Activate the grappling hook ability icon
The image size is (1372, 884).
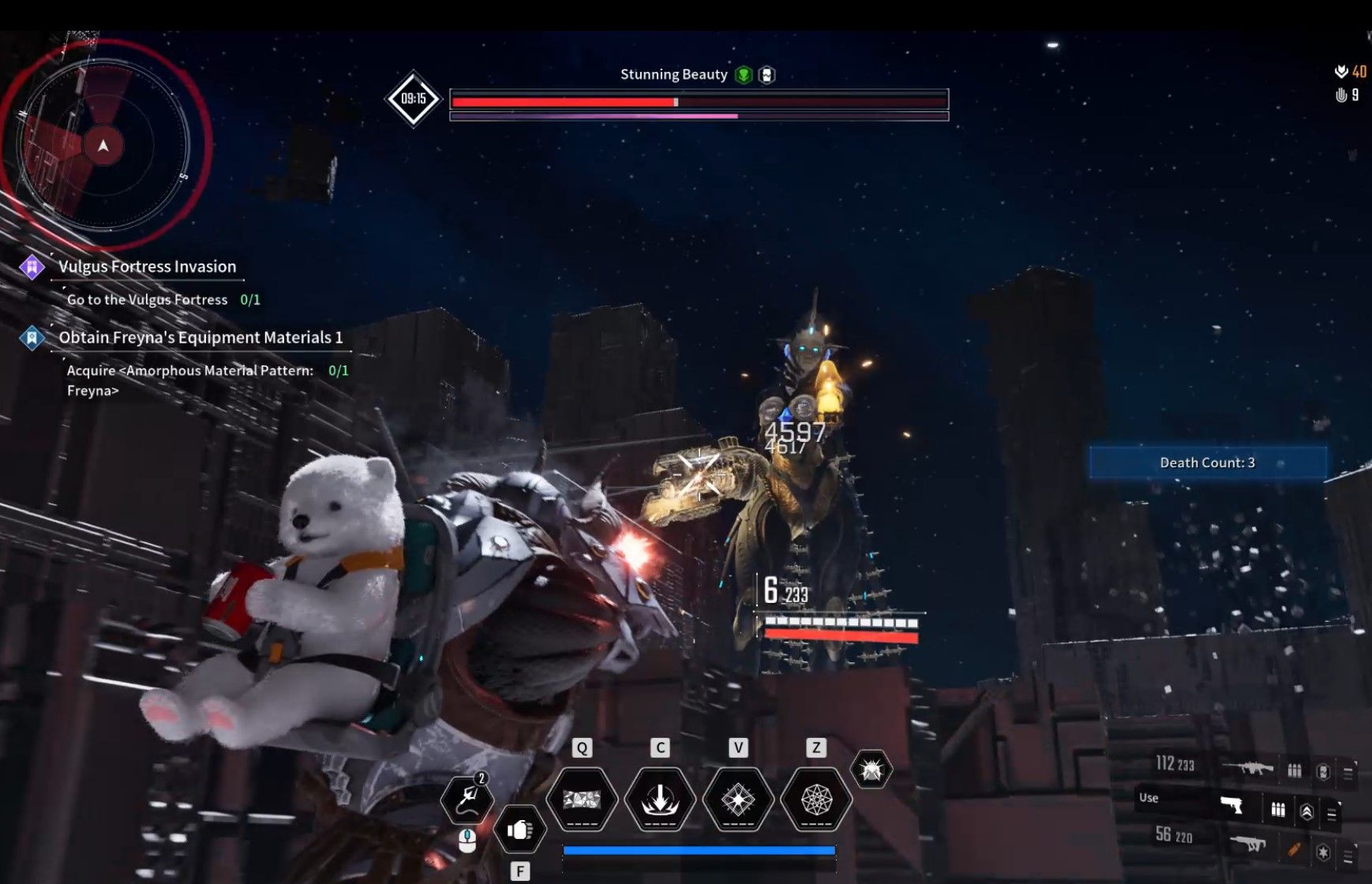467,799
